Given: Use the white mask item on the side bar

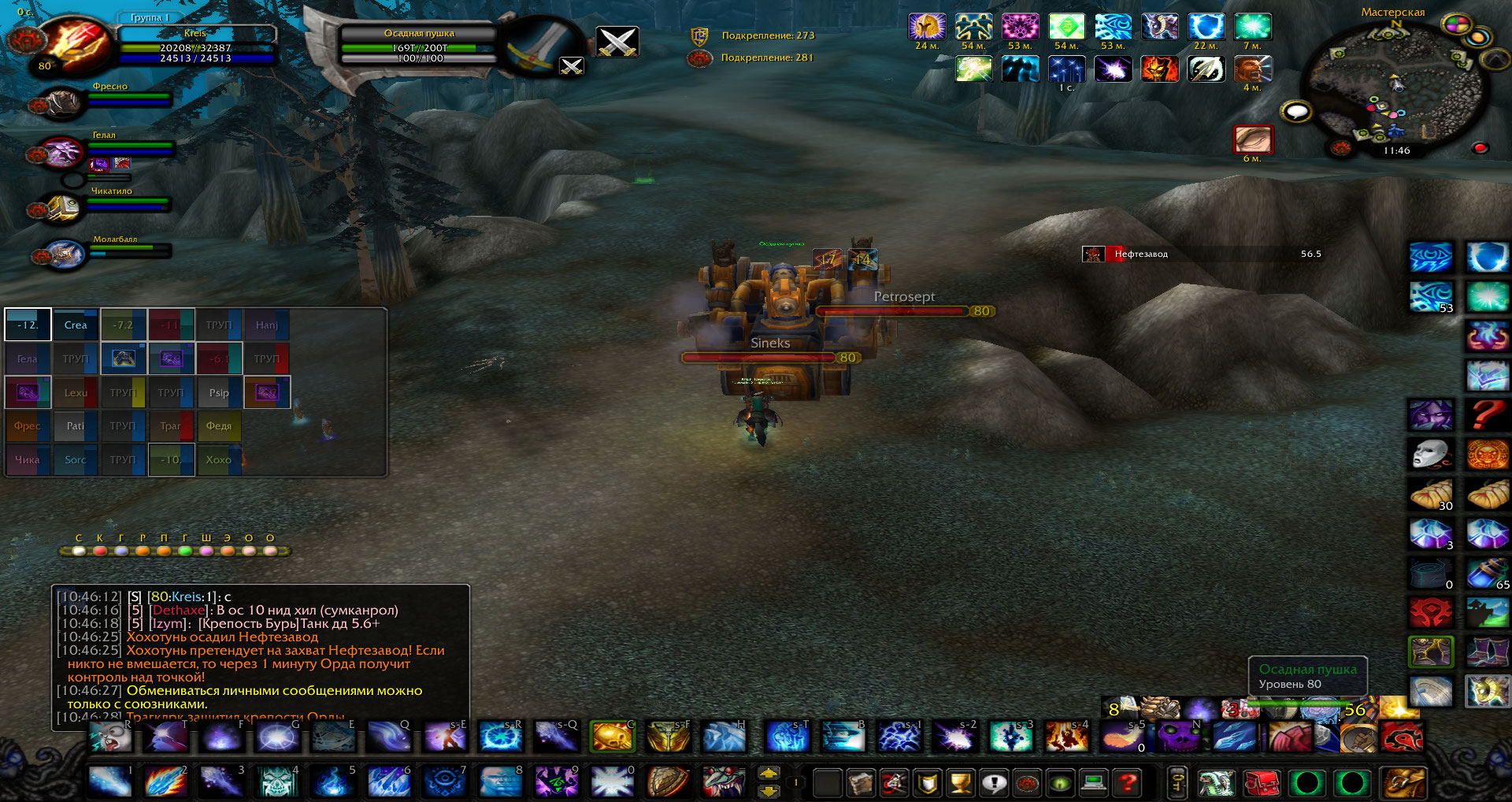Looking at the screenshot, I should (1429, 454).
